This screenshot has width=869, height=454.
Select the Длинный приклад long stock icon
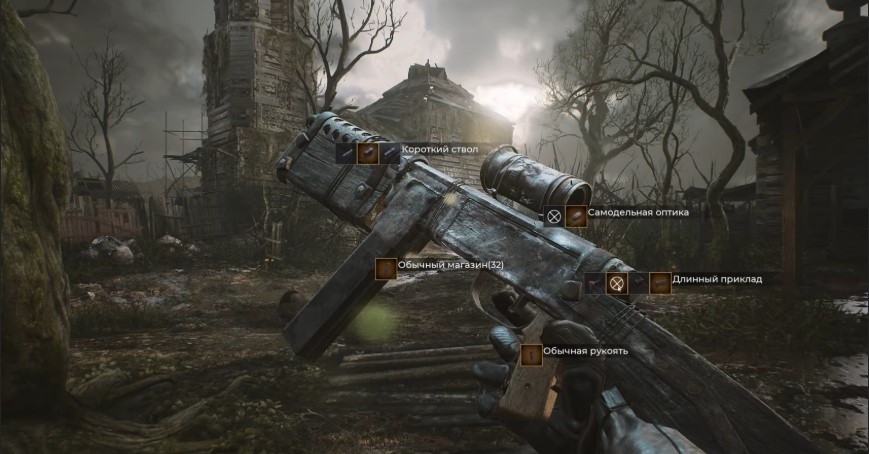660,283
